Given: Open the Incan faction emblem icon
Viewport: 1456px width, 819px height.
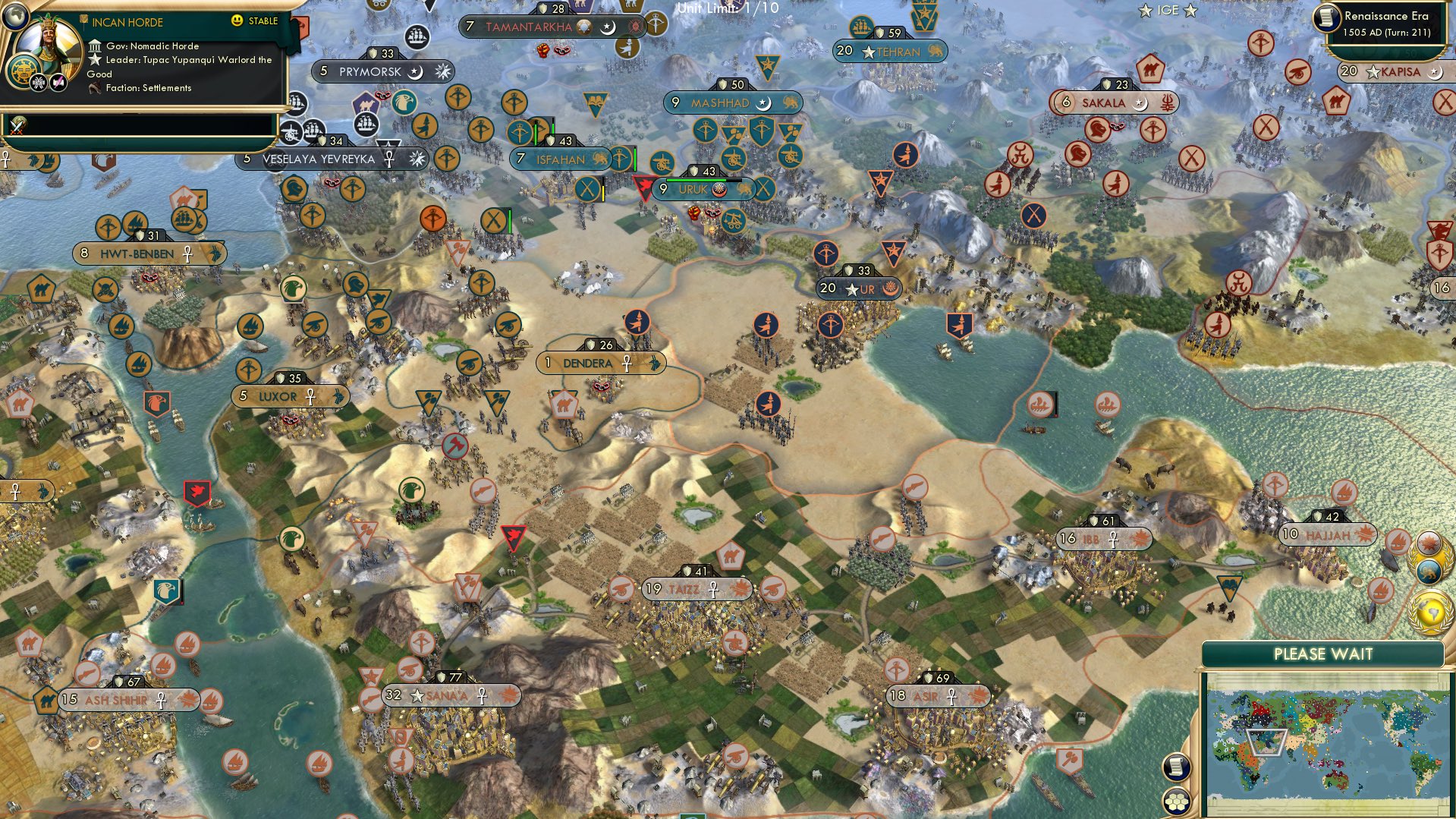Looking at the screenshot, I should pos(22,70).
